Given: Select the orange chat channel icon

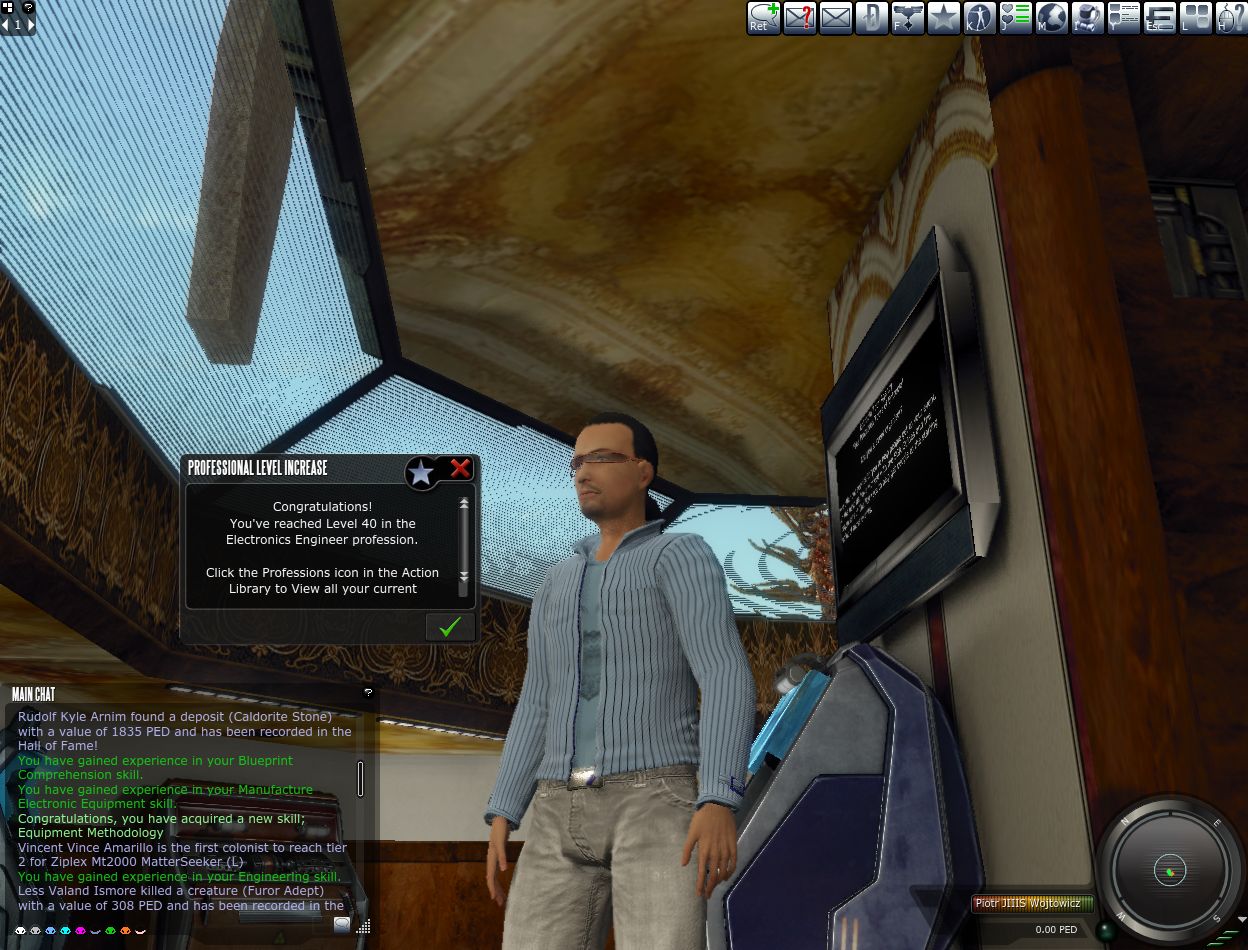Looking at the screenshot, I should [x=126, y=932].
